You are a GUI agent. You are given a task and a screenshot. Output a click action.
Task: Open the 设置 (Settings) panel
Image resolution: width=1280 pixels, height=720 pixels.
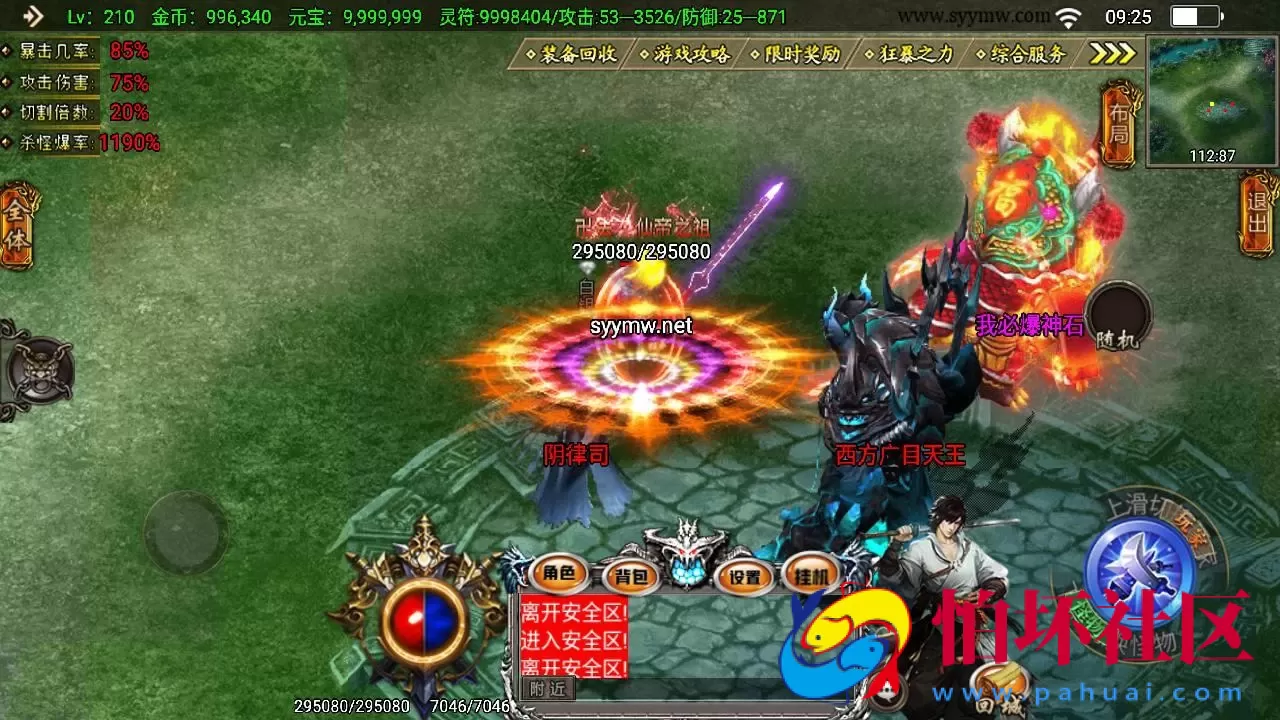(x=744, y=577)
